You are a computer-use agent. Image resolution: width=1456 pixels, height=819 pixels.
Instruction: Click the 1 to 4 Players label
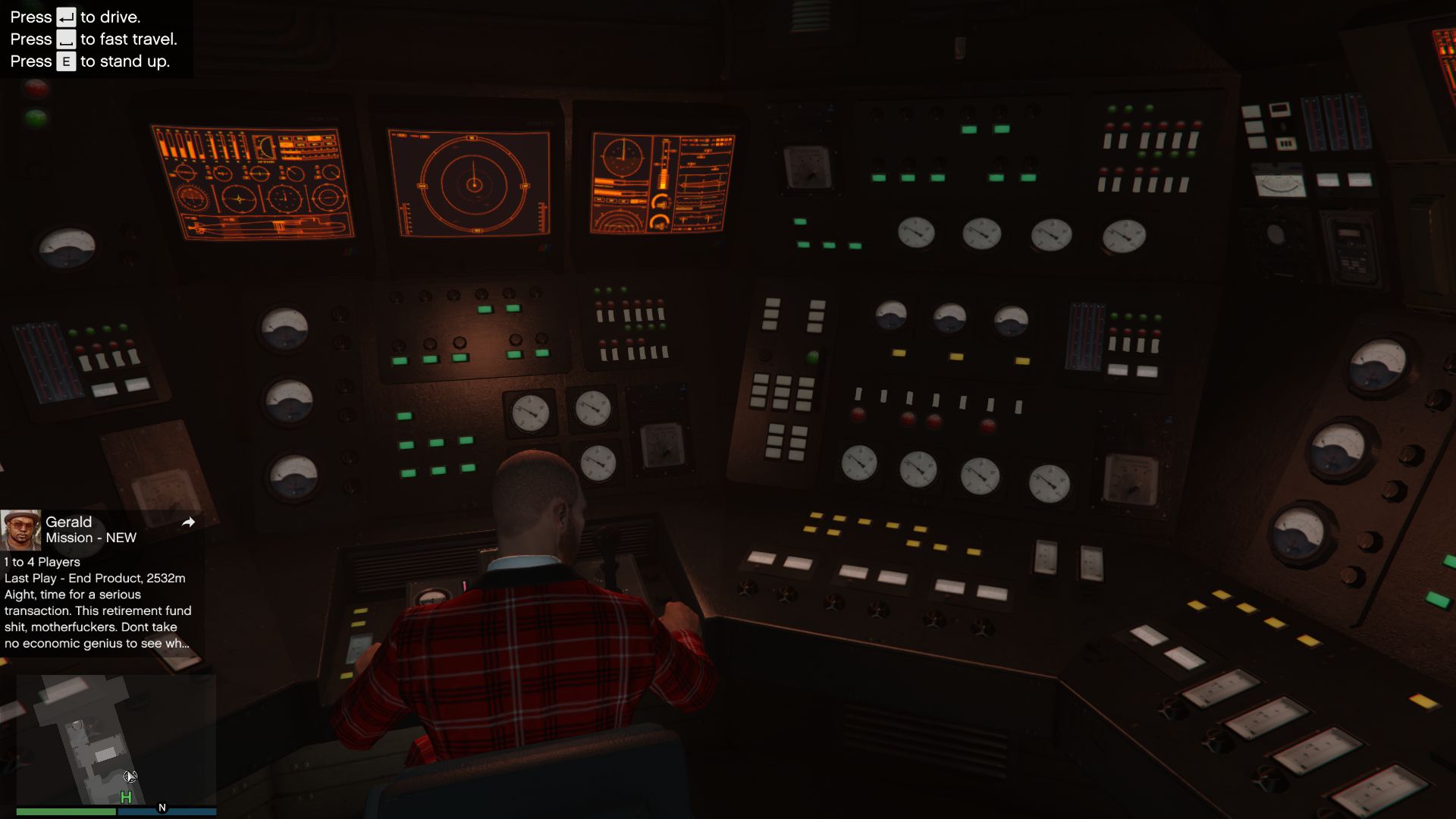tap(42, 562)
